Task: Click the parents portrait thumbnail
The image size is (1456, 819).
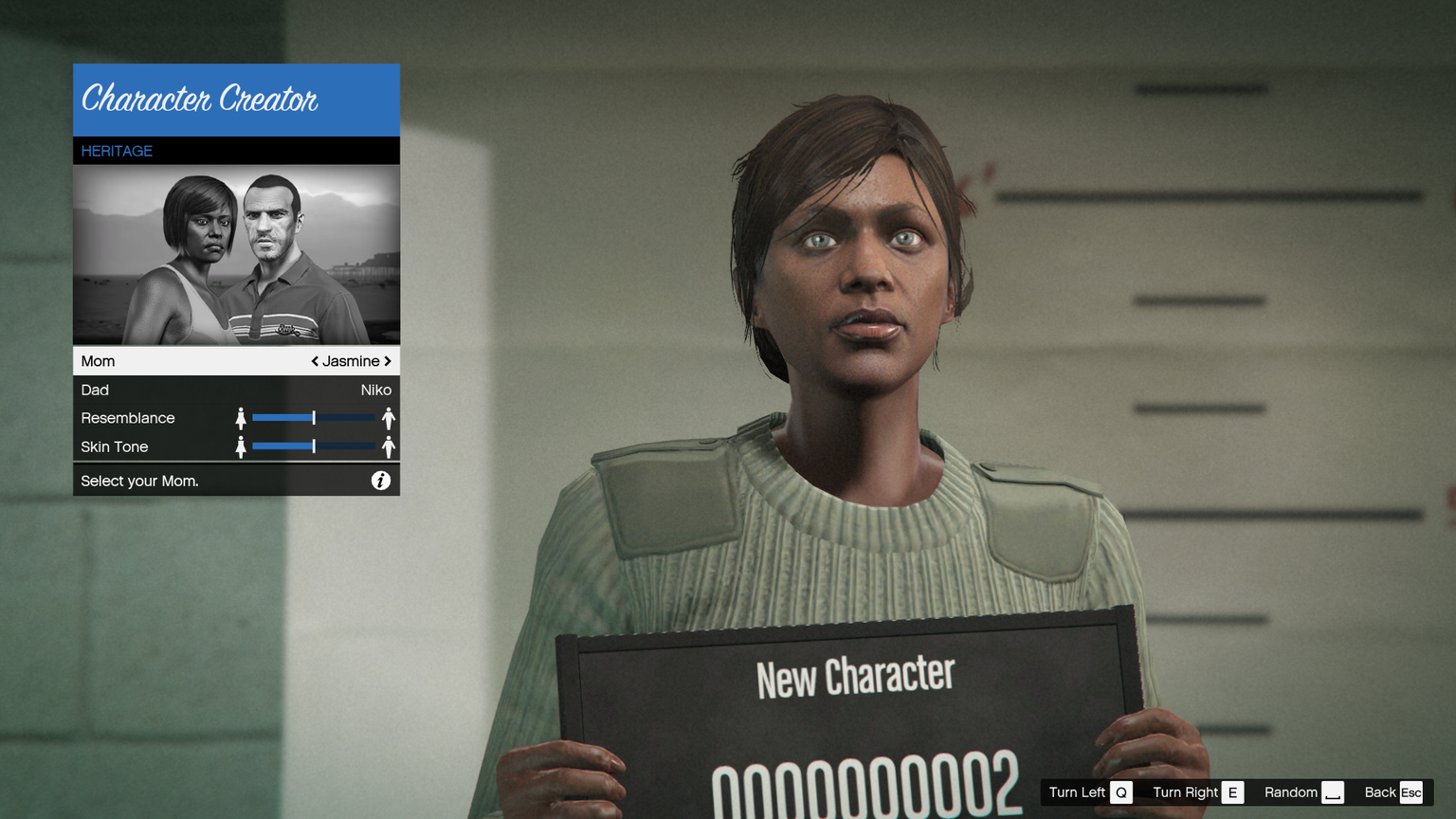Action: click(236, 255)
